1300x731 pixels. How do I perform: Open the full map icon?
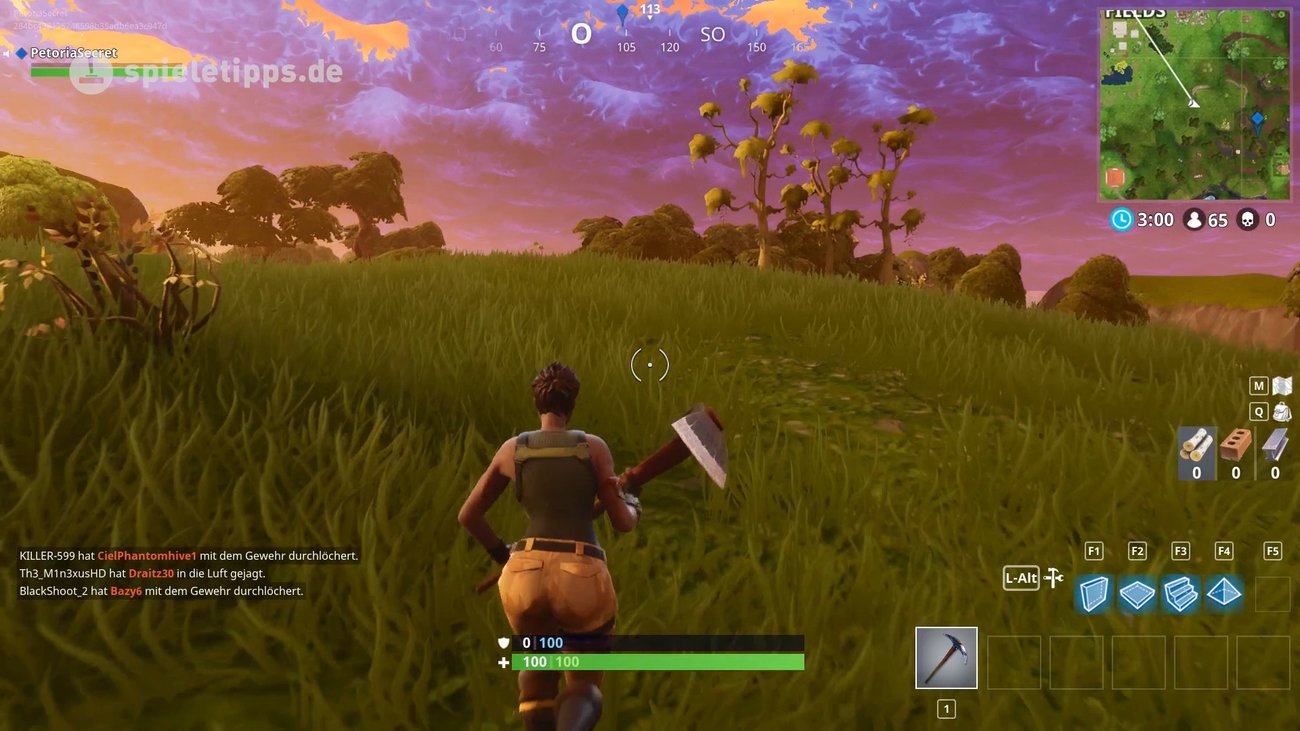pyautogui.click(x=1281, y=386)
